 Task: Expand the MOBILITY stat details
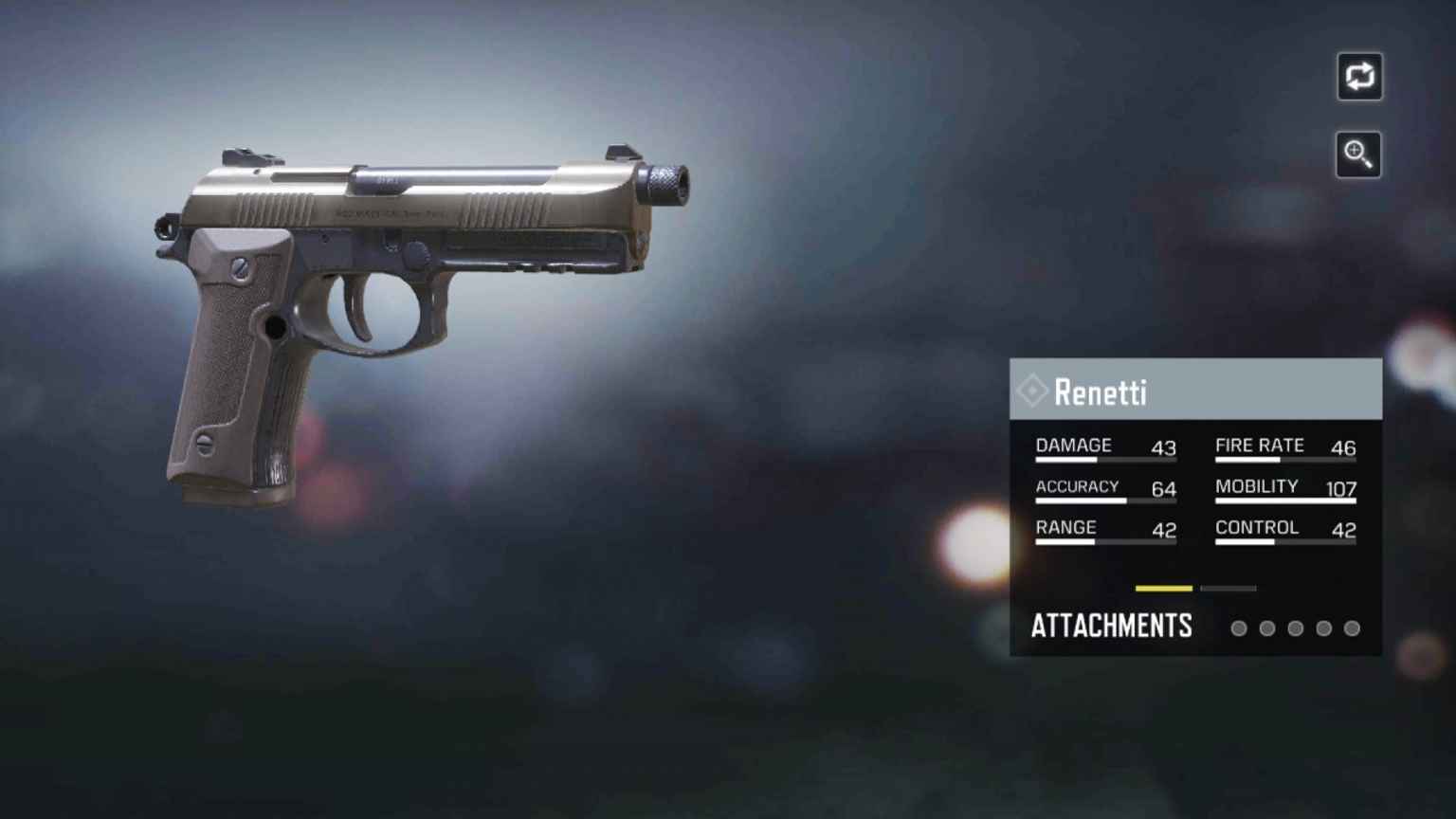click(x=1257, y=486)
